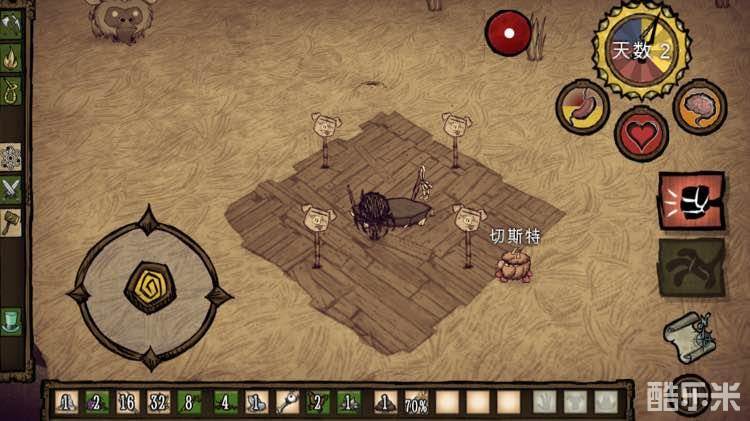750x421 pixels.
Task: Open the survival rope-trap crafting tab
Action: pyautogui.click(x=12, y=93)
